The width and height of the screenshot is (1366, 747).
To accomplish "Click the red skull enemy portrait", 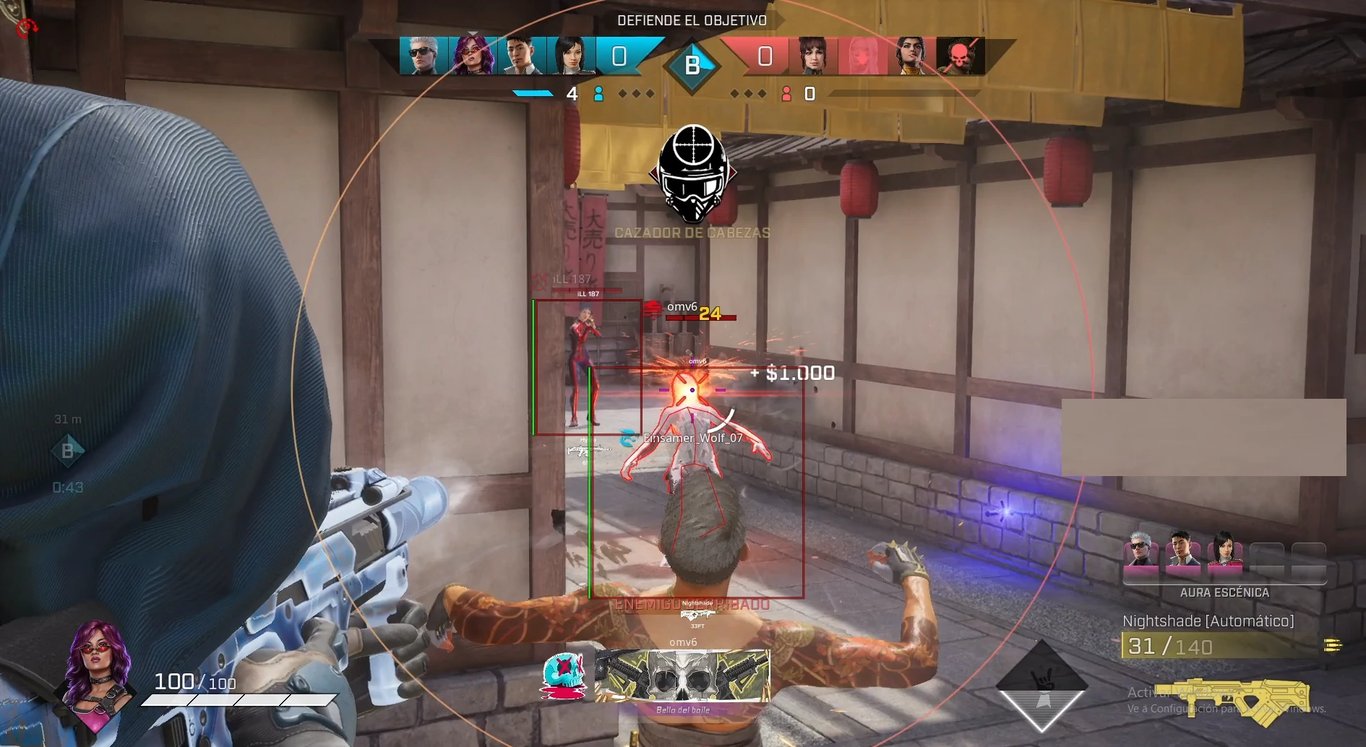I will click(960, 56).
